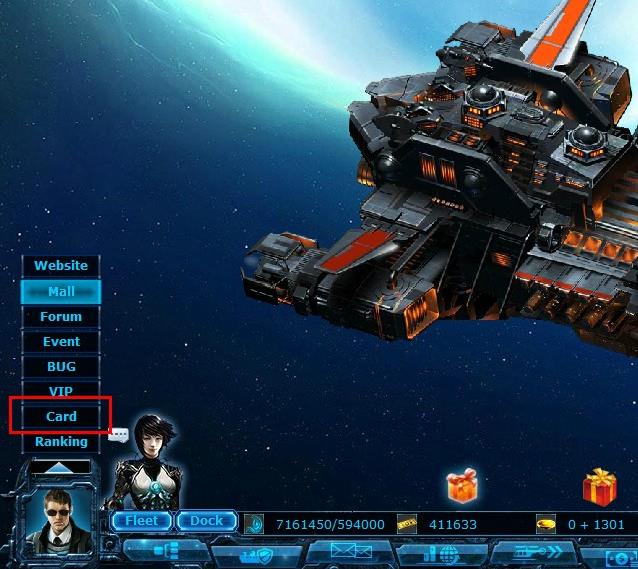The image size is (638, 569).
Task: Select the BUG report entry
Action: click(x=61, y=366)
